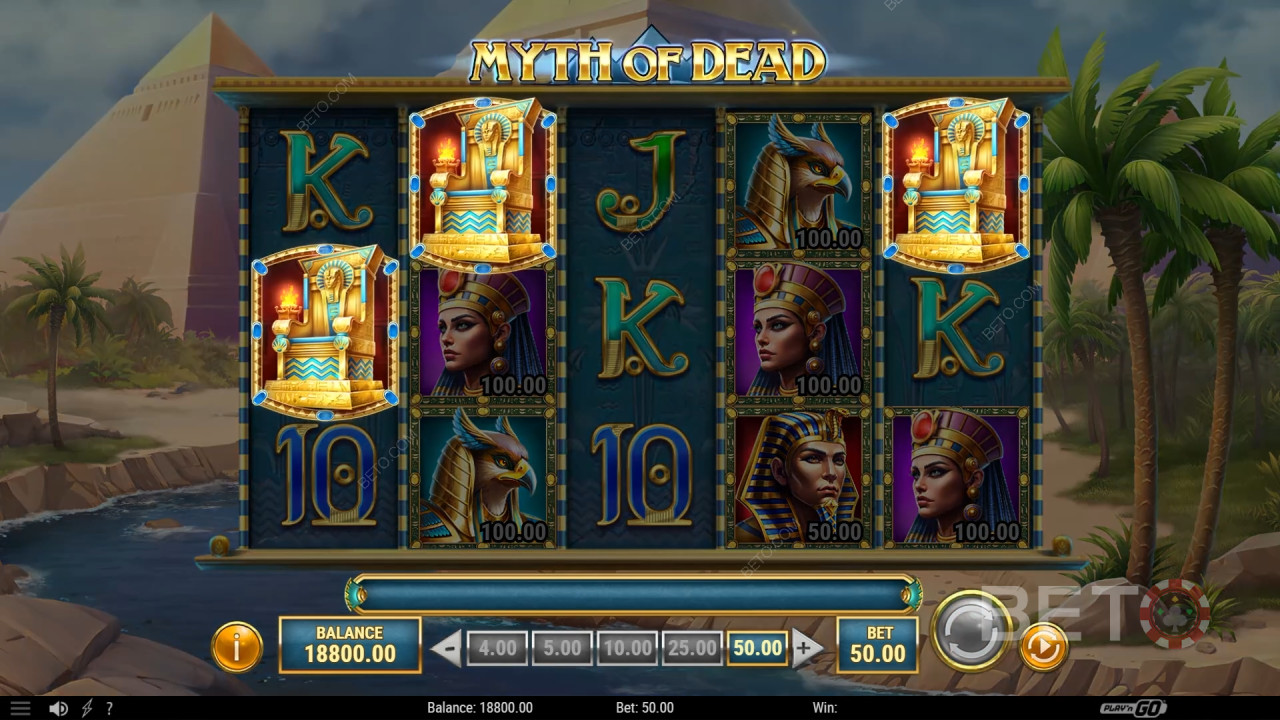The width and height of the screenshot is (1280, 720).
Task: Open the hamburger menu in bottom bar
Action: 20,708
